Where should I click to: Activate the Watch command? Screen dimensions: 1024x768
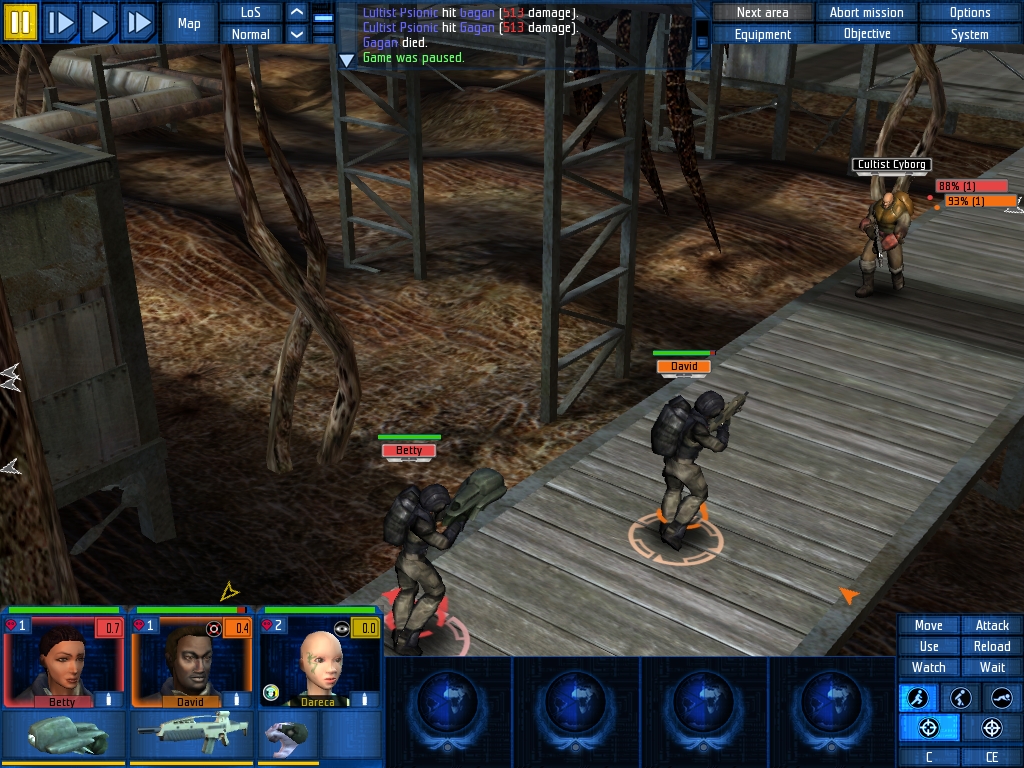pos(928,667)
